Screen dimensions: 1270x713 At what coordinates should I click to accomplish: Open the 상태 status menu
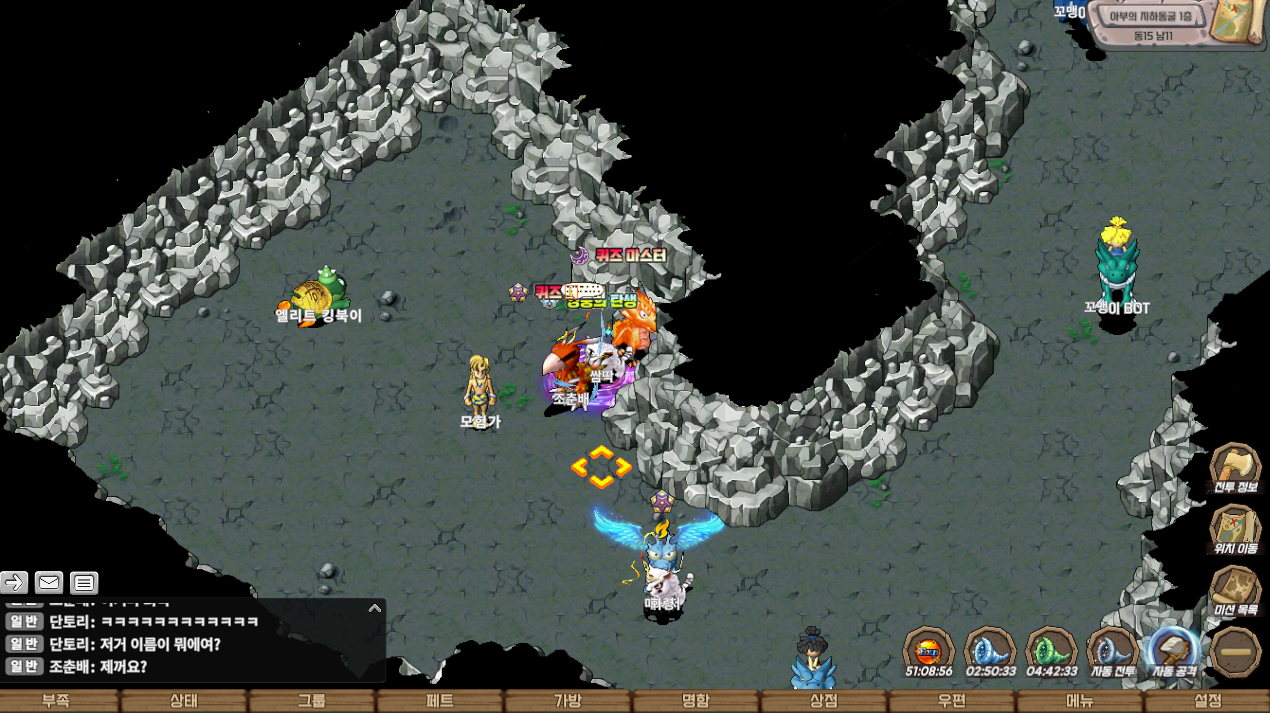(184, 701)
